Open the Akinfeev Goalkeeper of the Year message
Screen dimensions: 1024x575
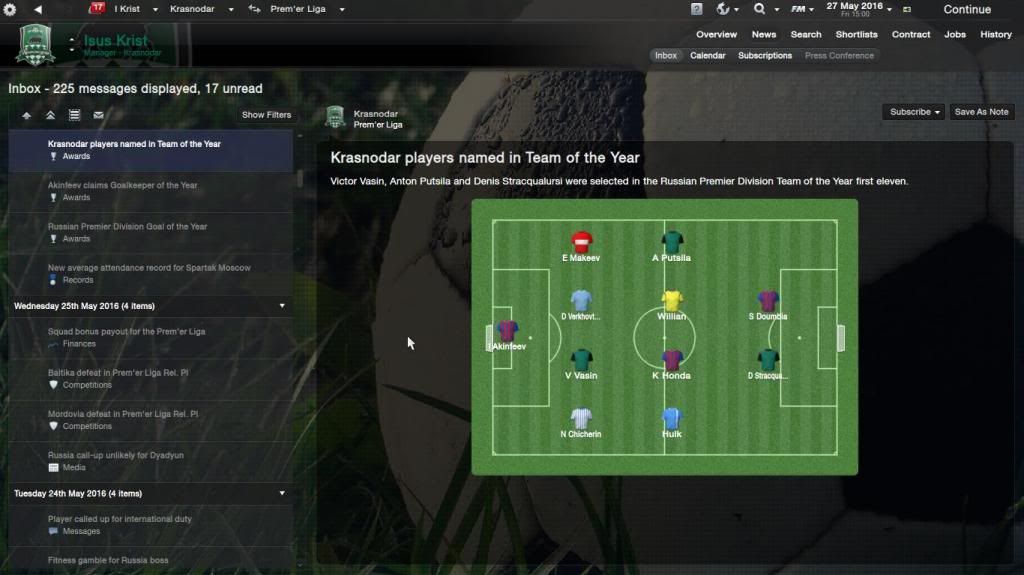[123, 186]
